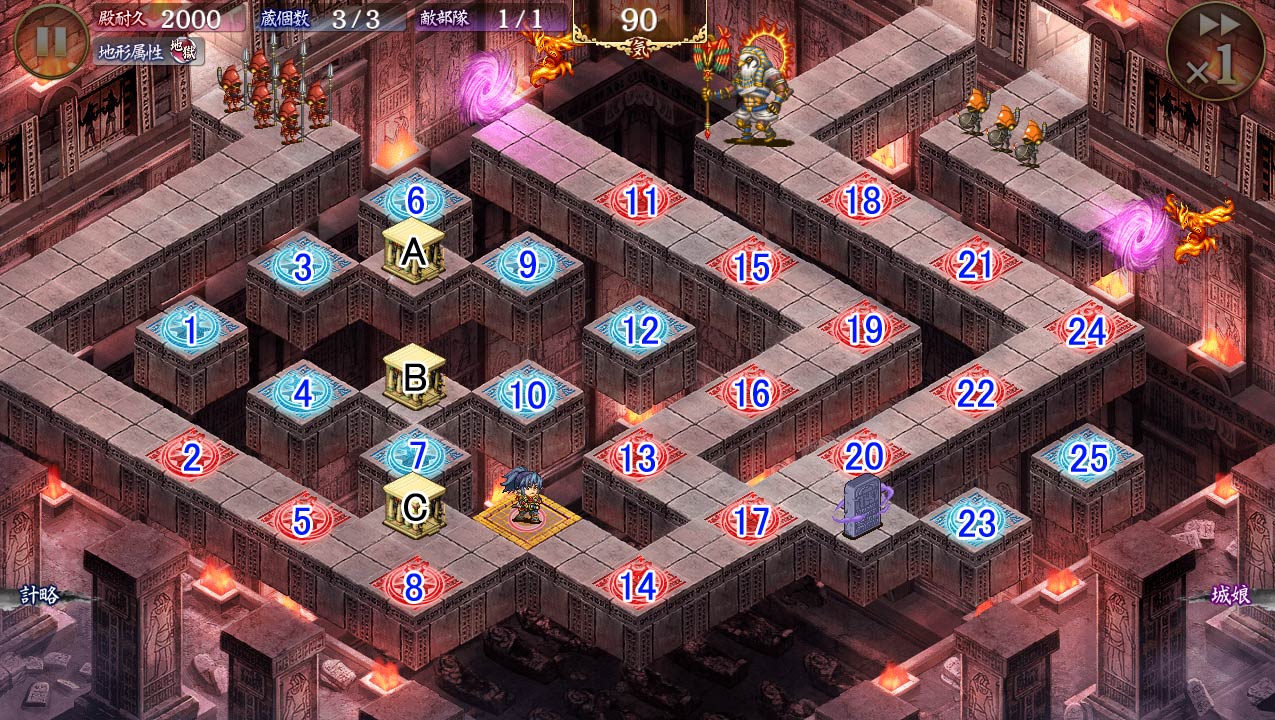Toggle the ×1 game speed button
Screen dimensions: 1275x720
click(1214, 51)
